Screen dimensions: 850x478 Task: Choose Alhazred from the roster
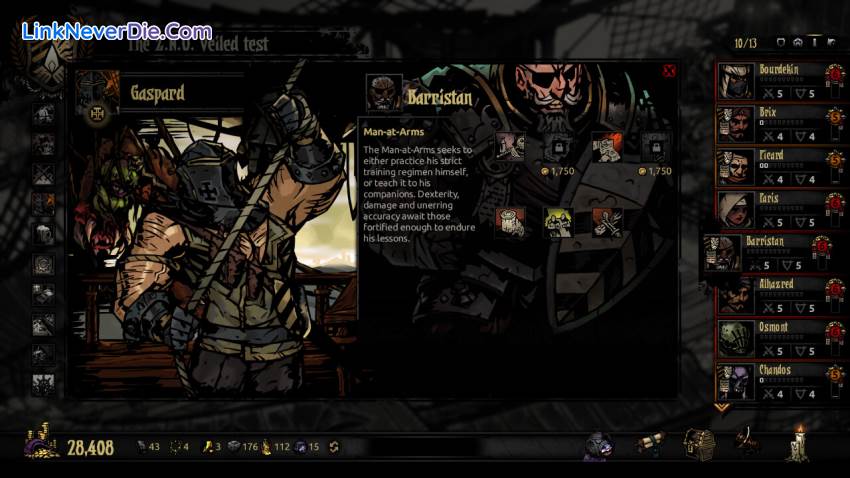[x=774, y=297]
